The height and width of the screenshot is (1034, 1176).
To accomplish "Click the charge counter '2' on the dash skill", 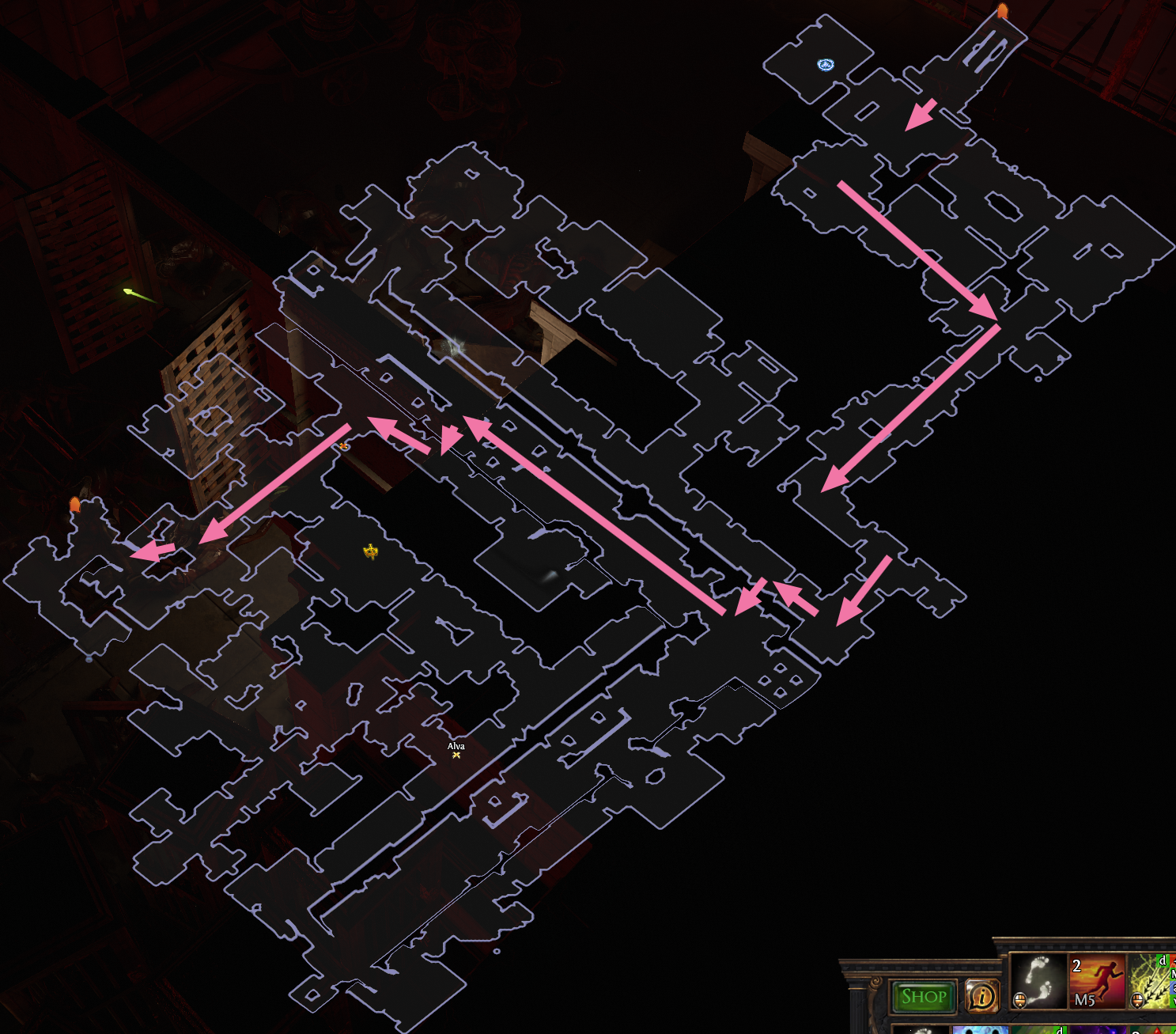I will (1077, 966).
